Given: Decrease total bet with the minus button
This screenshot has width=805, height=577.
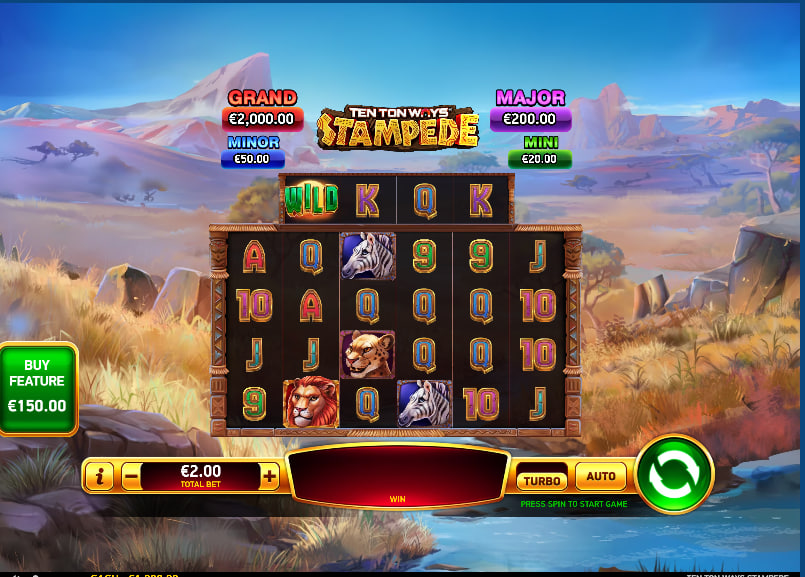Looking at the screenshot, I should tap(131, 477).
